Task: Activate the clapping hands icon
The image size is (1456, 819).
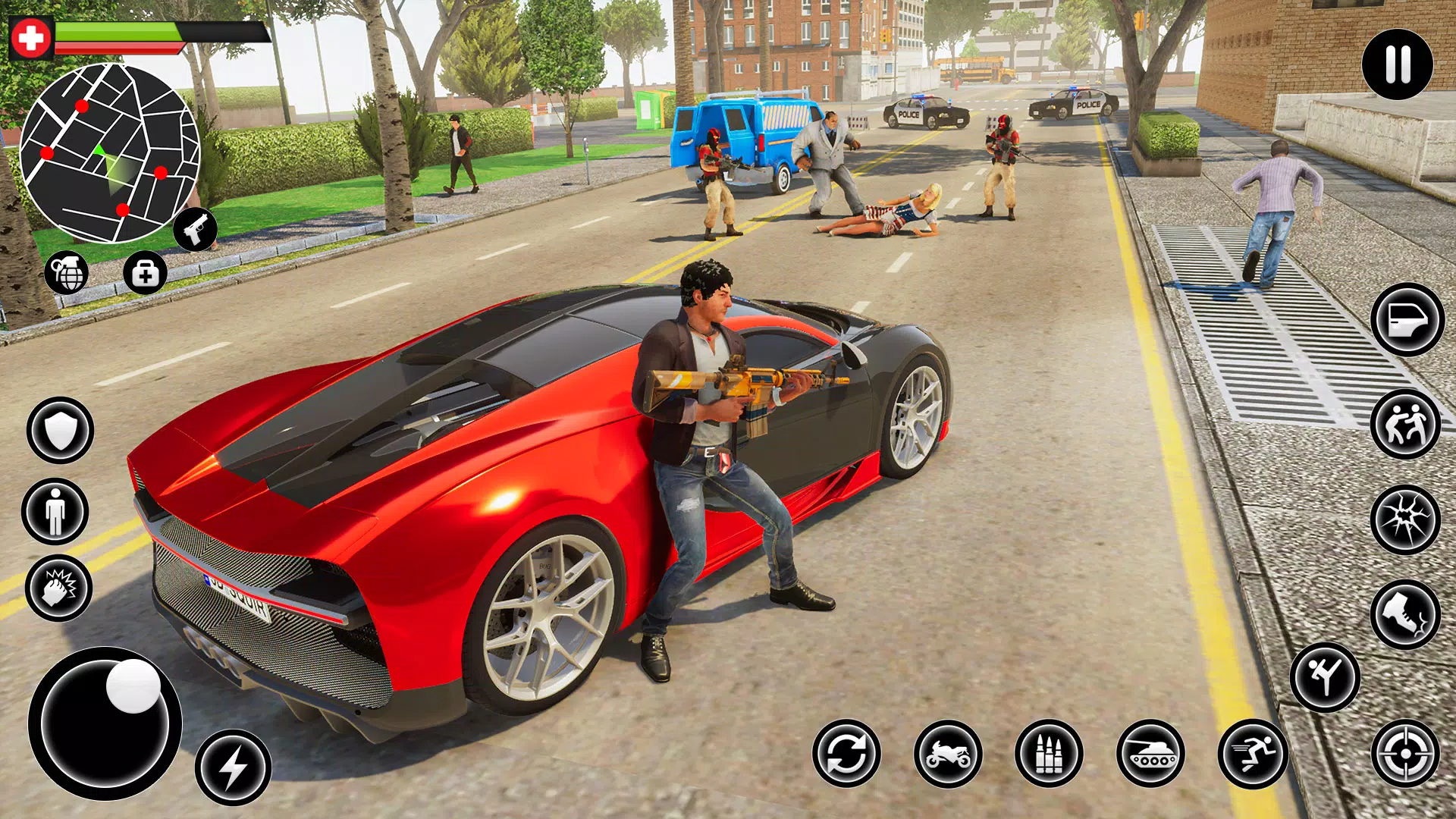Action: pos(58,588)
